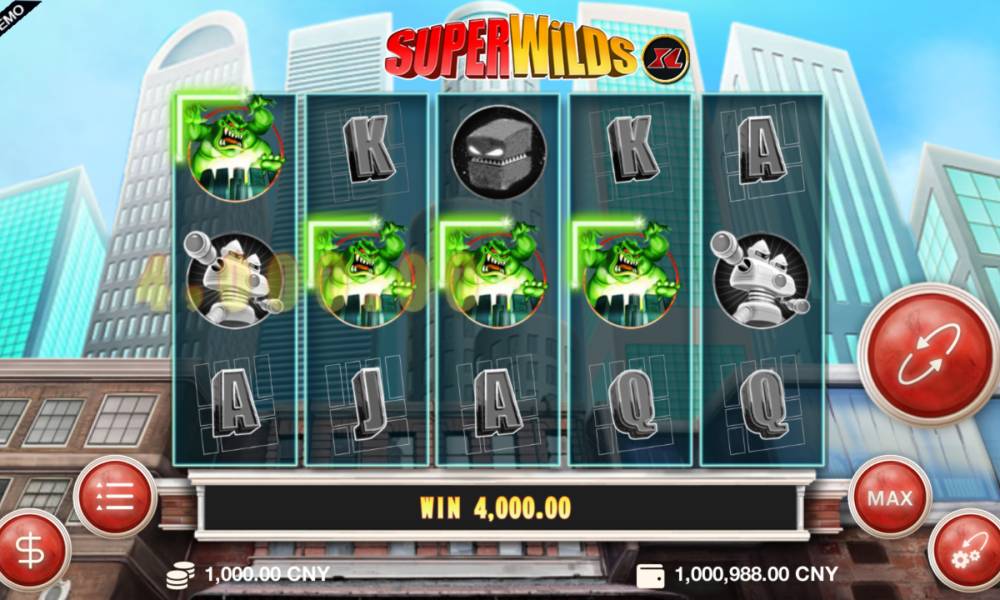
Task: Open the bet settings dollar button
Action: click(32, 551)
